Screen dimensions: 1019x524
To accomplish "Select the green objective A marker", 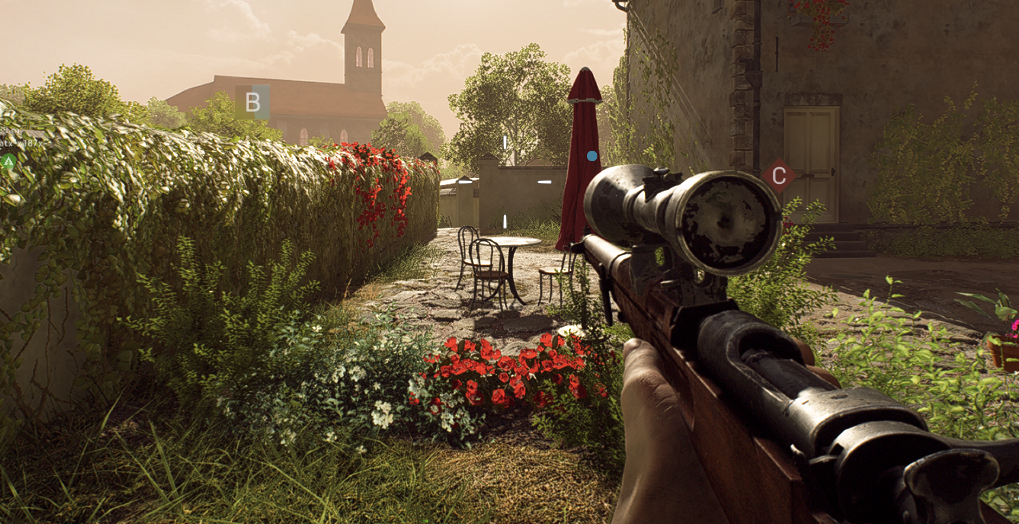I will point(8,160).
